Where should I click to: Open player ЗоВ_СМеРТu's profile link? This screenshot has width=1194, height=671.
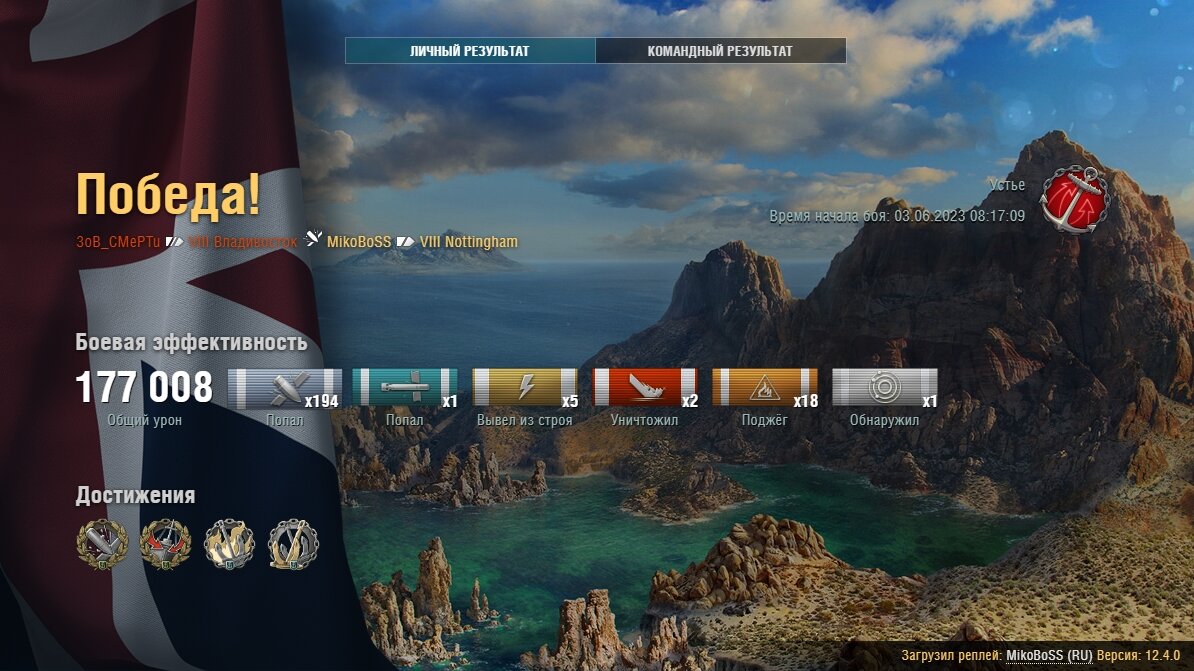coord(119,242)
